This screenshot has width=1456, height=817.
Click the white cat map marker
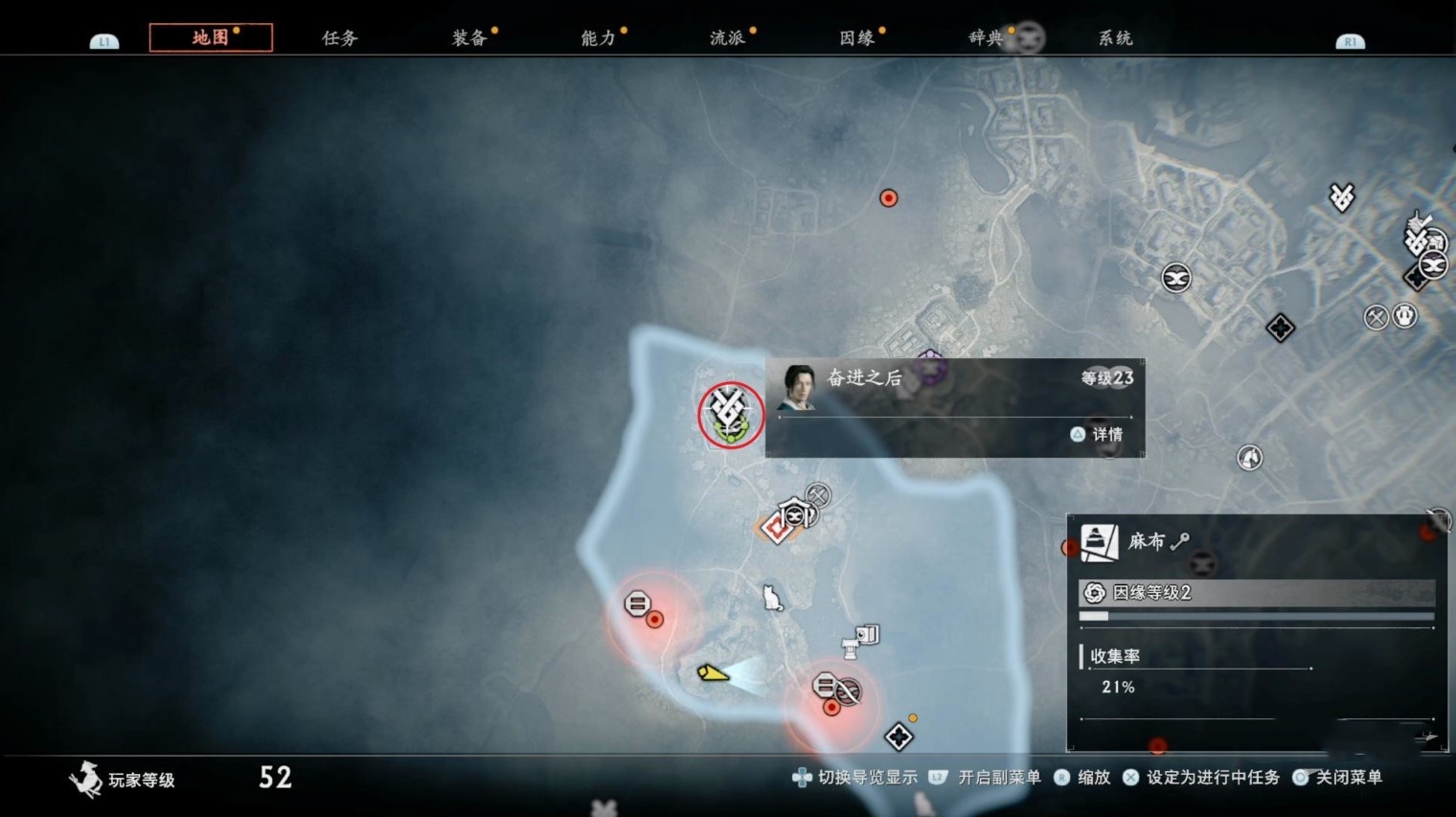click(771, 598)
